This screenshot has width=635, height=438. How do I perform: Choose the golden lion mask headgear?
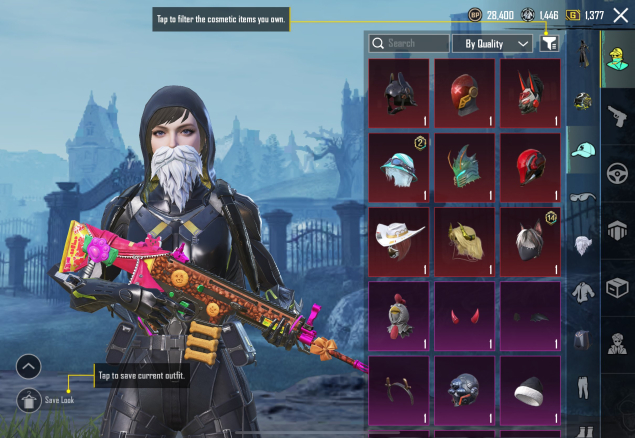click(465, 241)
